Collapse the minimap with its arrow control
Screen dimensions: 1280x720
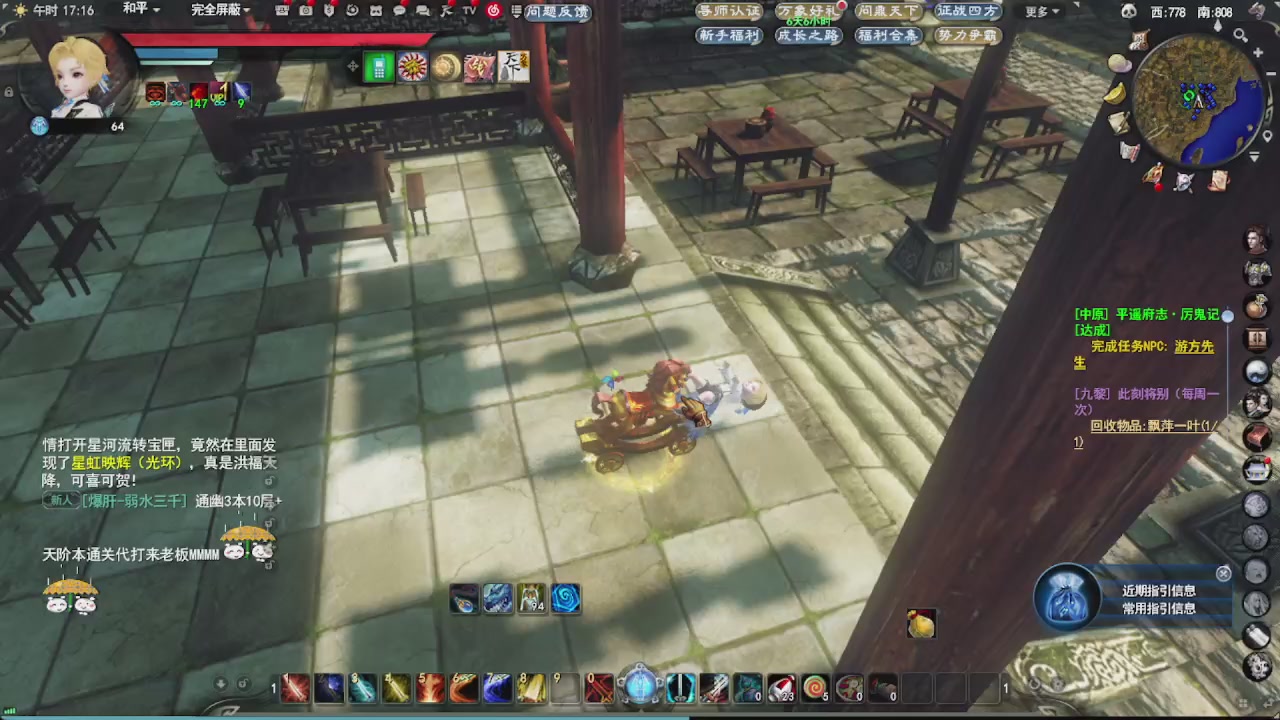point(1254,156)
